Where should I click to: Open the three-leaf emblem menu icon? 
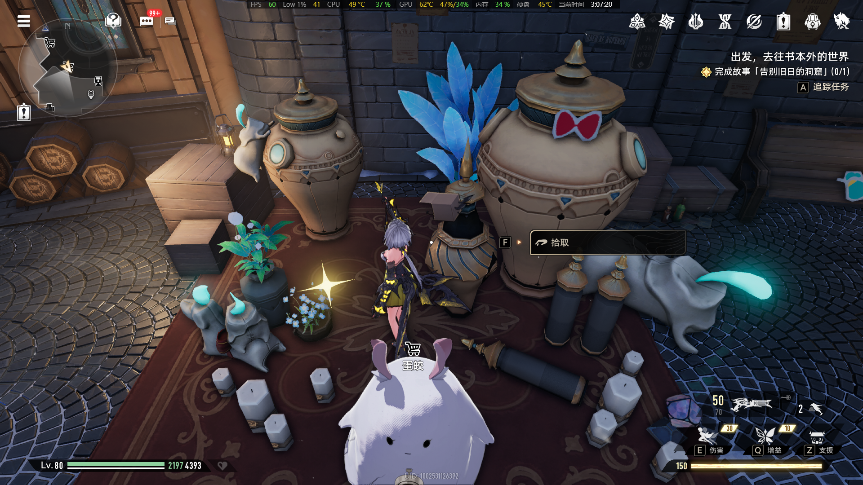click(637, 21)
